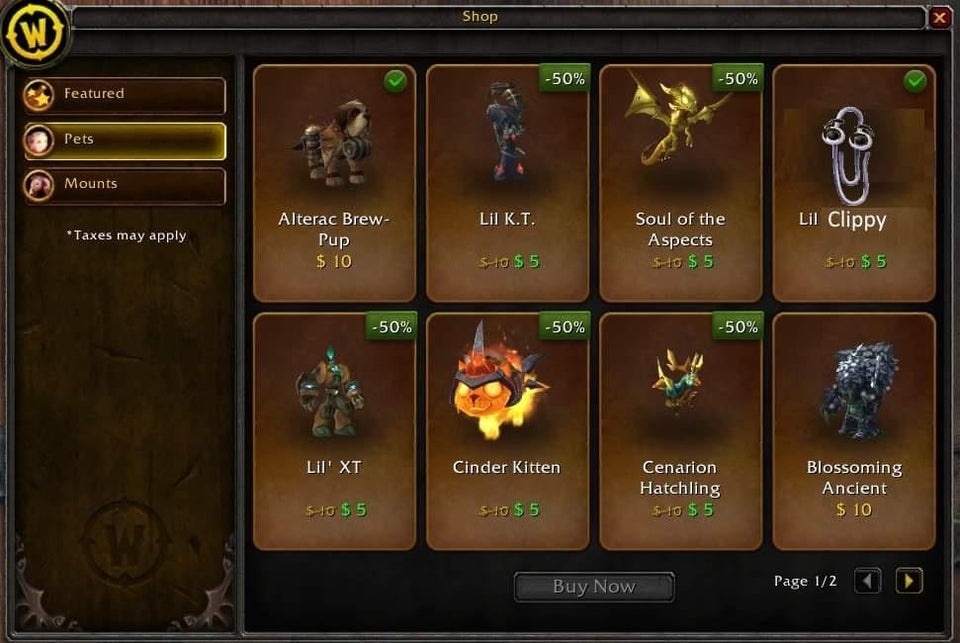
Task: Select the Lil Clippy pet card
Action: pos(853,183)
